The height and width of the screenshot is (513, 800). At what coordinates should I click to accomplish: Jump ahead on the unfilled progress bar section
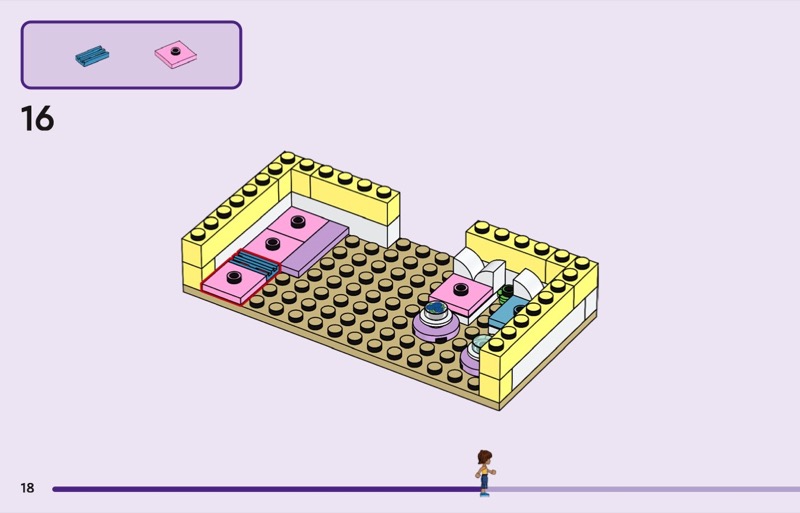pos(640,489)
